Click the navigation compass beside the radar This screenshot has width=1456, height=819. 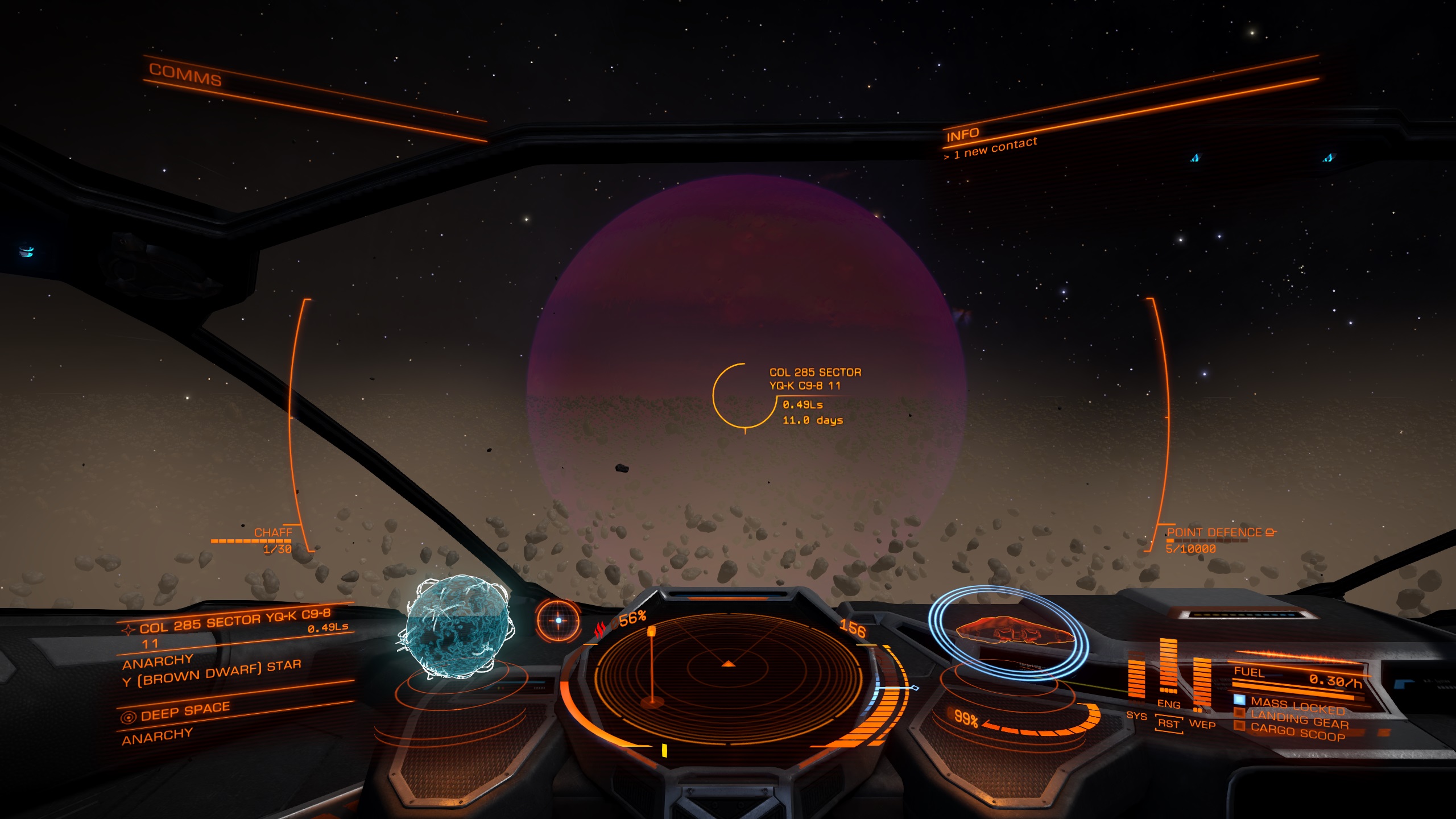(558, 621)
